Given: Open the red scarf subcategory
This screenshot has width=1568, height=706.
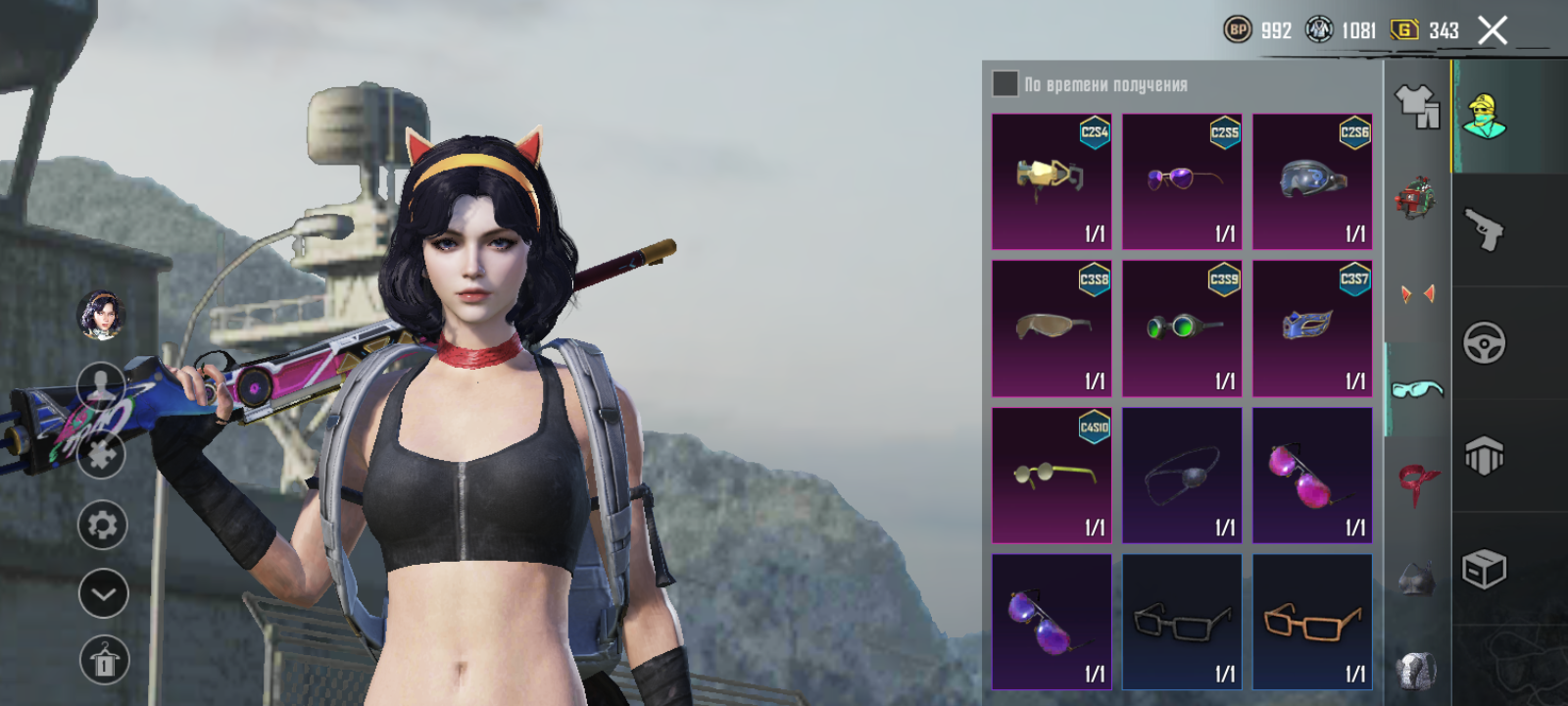Looking at the screenshot, I should 1416,482.
